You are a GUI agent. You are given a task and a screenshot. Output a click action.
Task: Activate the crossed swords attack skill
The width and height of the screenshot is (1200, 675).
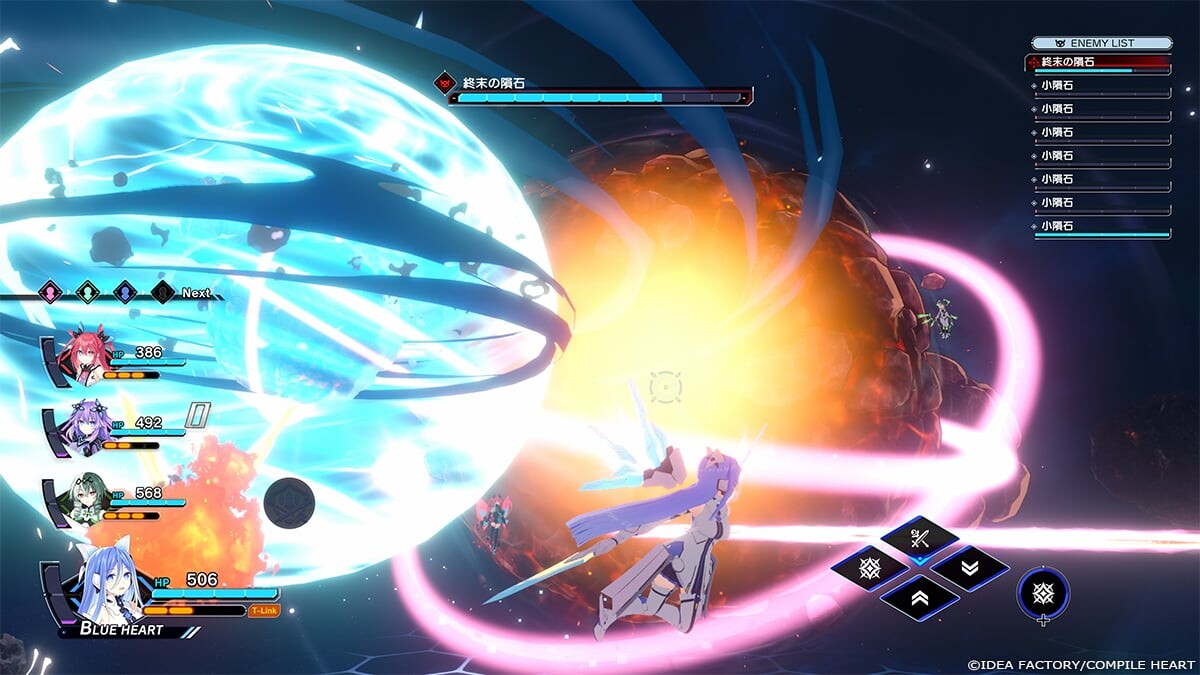(x=919, y=540)
